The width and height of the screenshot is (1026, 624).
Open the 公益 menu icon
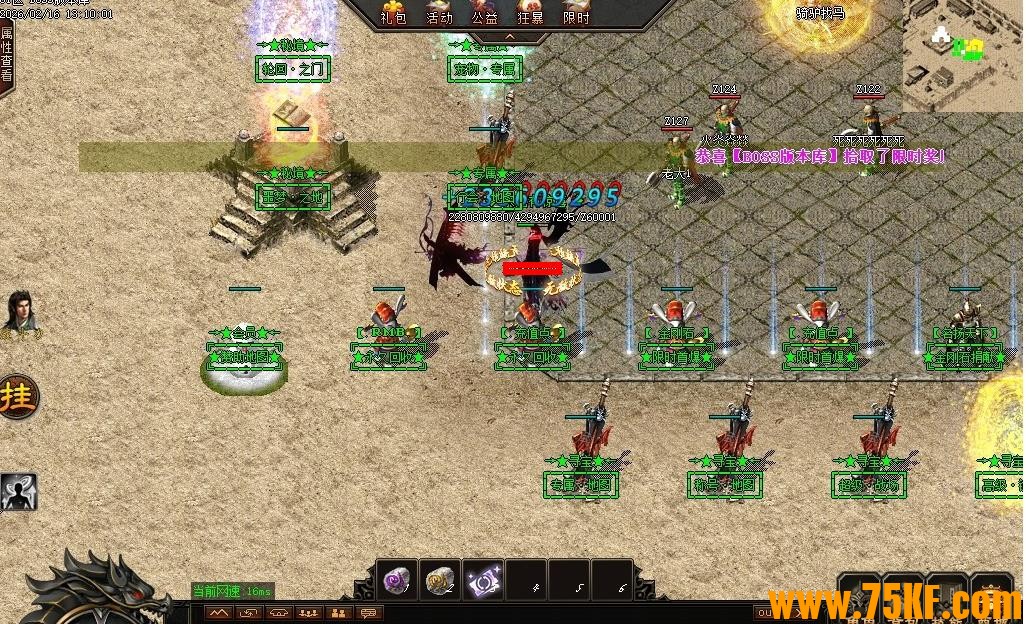pyautogui.click(x=485, y=12)
